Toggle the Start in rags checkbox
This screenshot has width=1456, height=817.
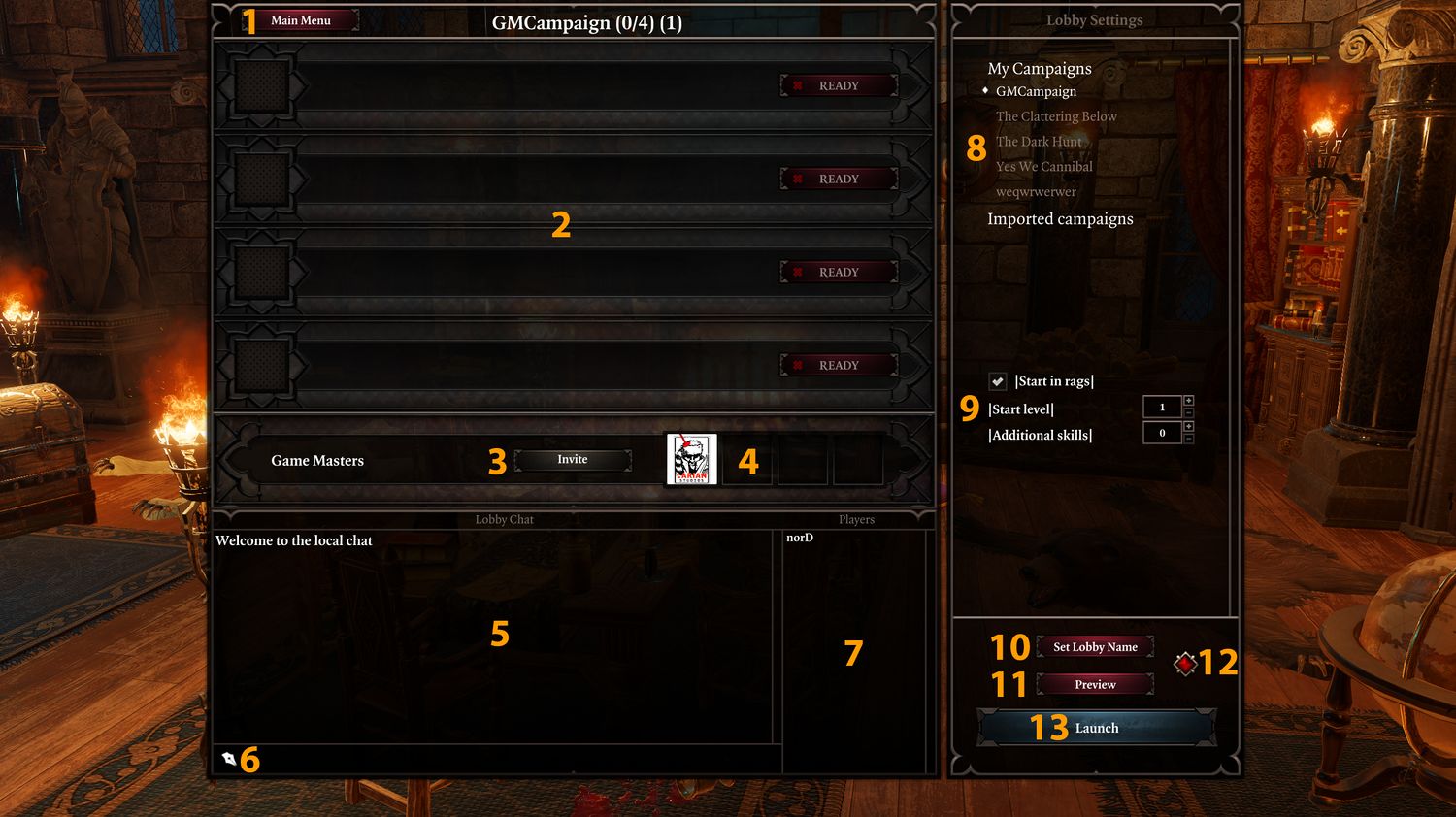998,381
